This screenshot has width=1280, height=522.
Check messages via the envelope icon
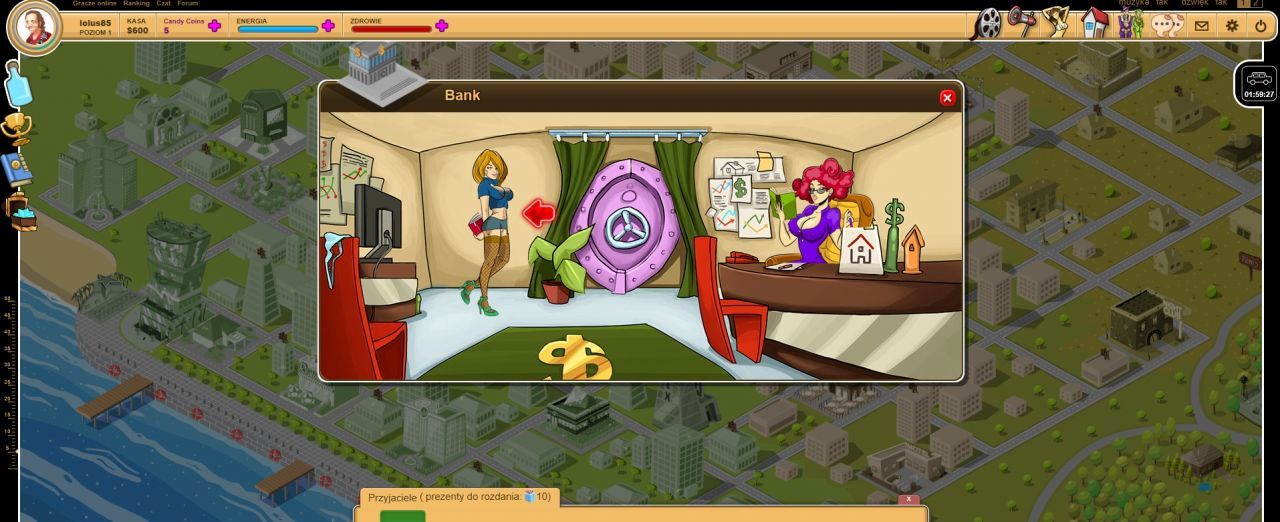1202,26
